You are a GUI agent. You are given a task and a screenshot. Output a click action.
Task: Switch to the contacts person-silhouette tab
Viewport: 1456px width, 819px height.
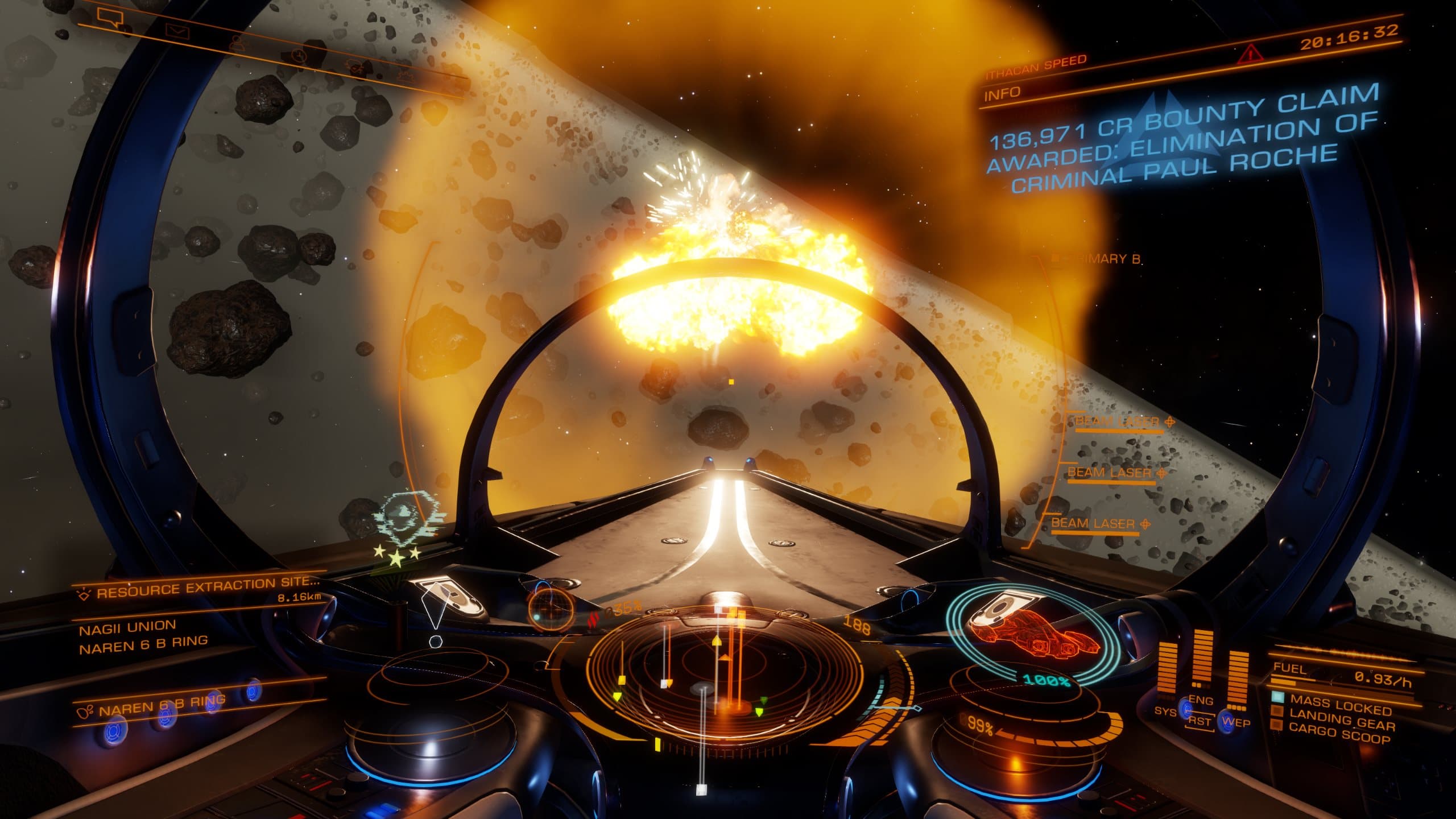click(236, 42)
